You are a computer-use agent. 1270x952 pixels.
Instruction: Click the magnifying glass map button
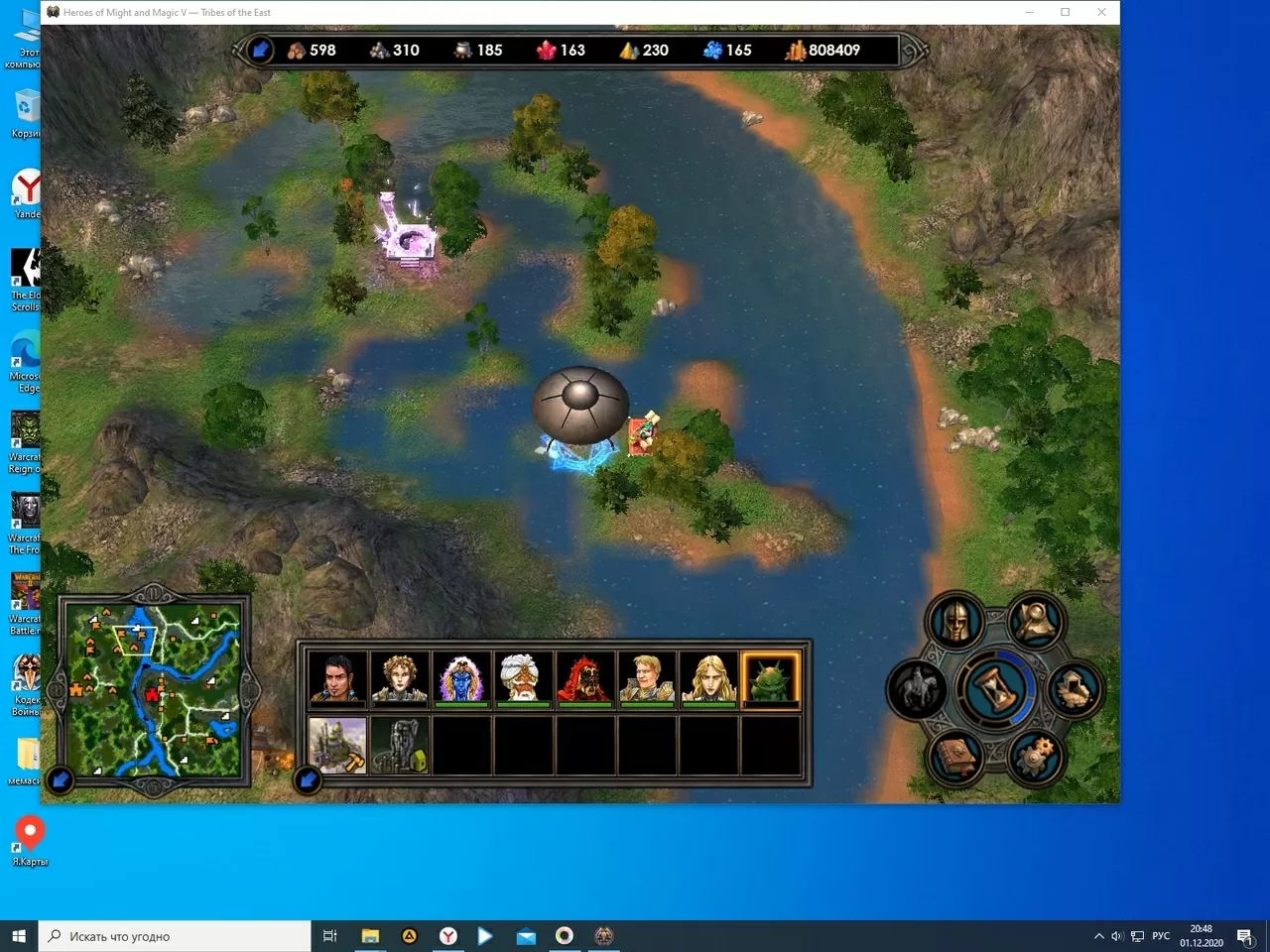1036,622
